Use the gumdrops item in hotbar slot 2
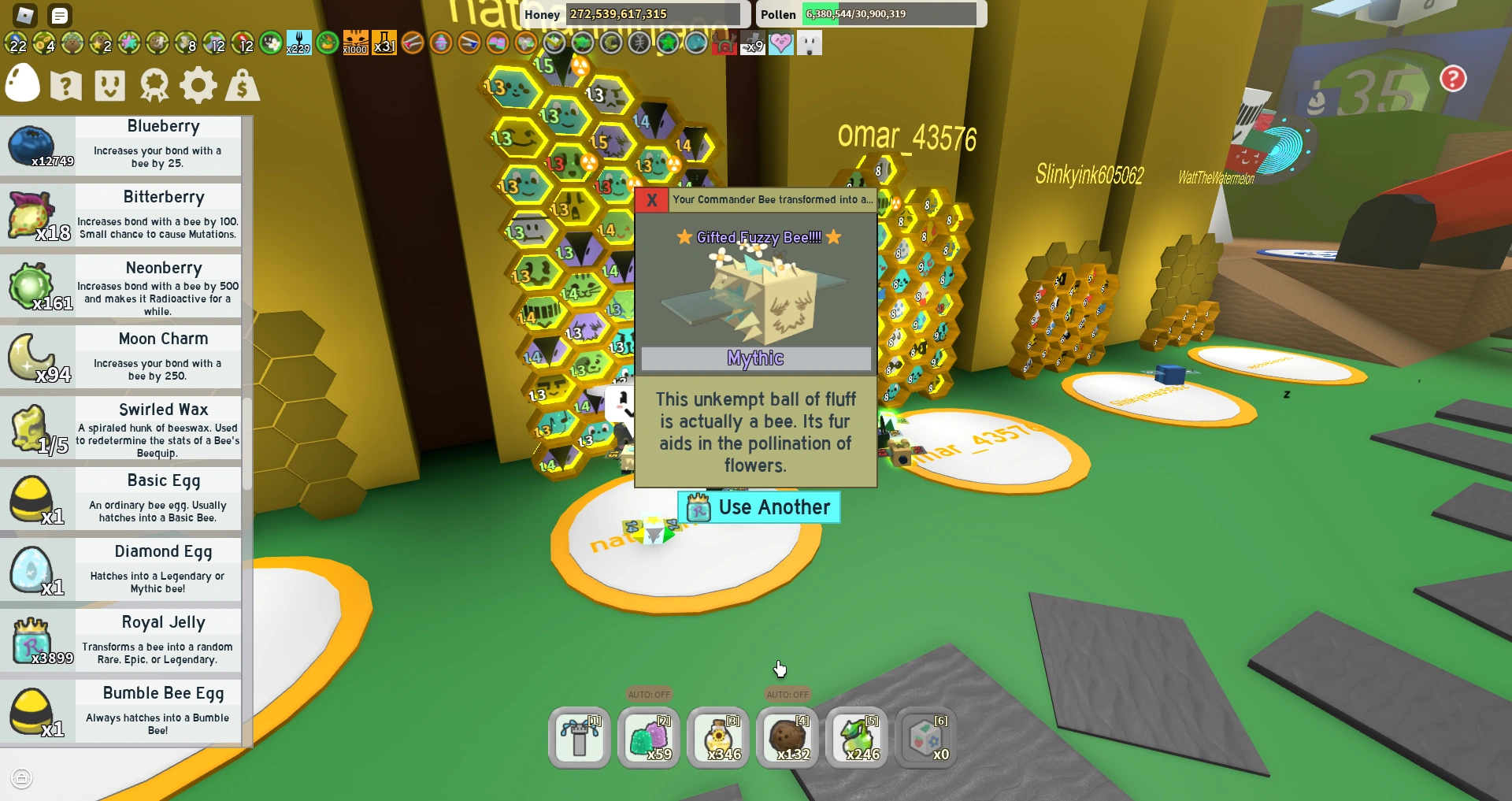Image resolution: width=1512 pixels, height=801 pixels. point(649,738)
